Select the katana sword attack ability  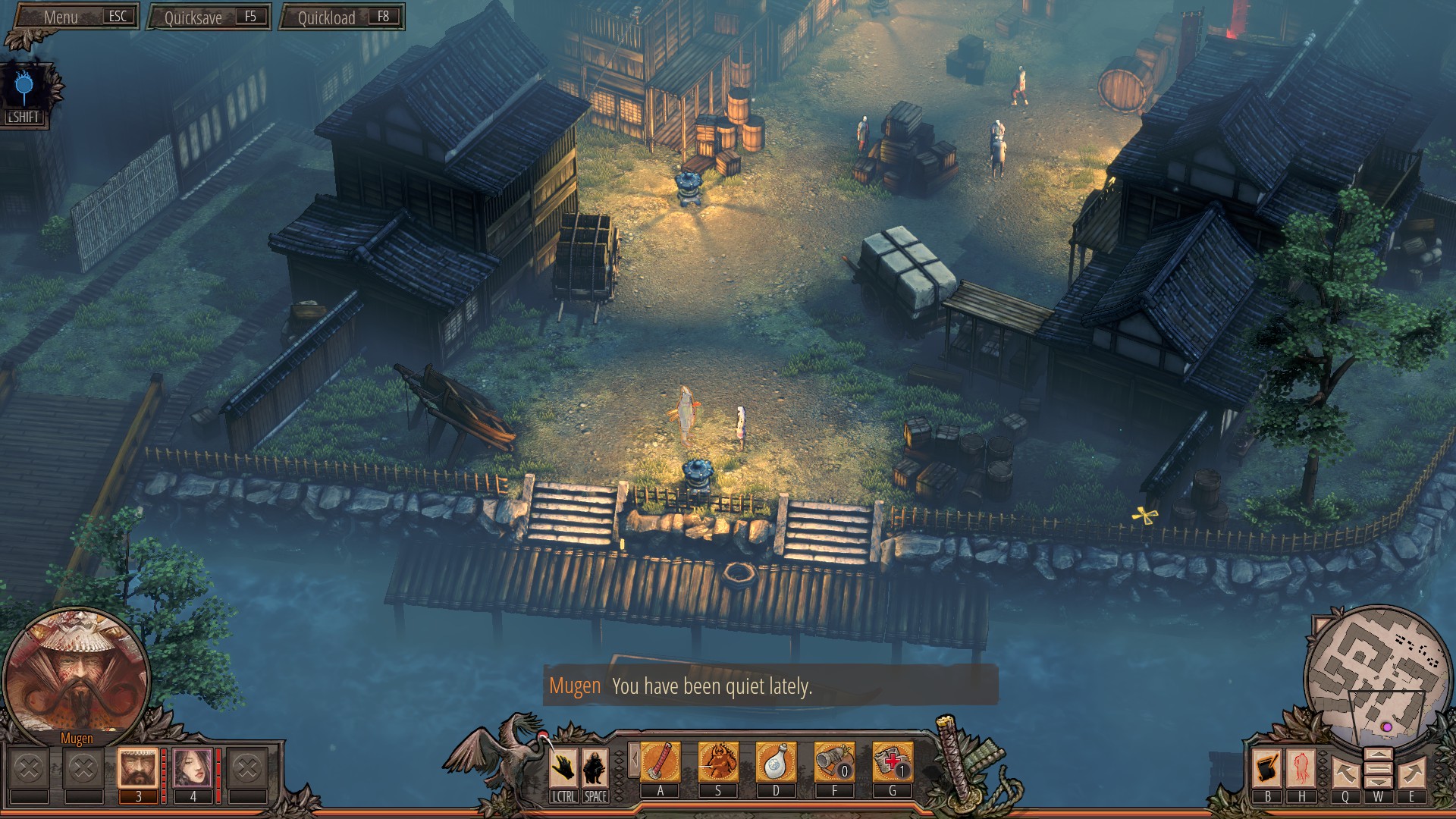[660, 762]
